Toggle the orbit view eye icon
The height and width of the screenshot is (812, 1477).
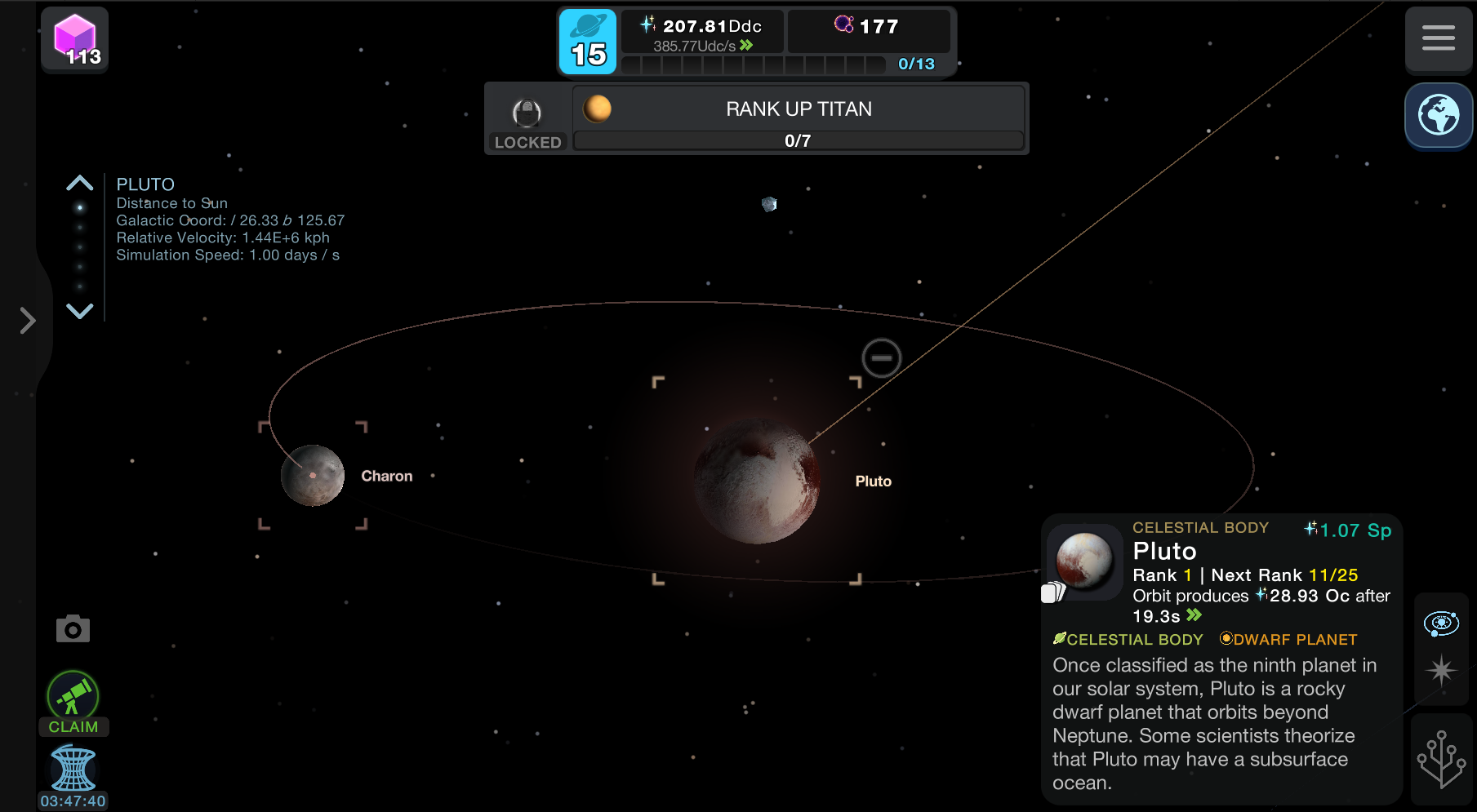click(x=1441, y=623)
